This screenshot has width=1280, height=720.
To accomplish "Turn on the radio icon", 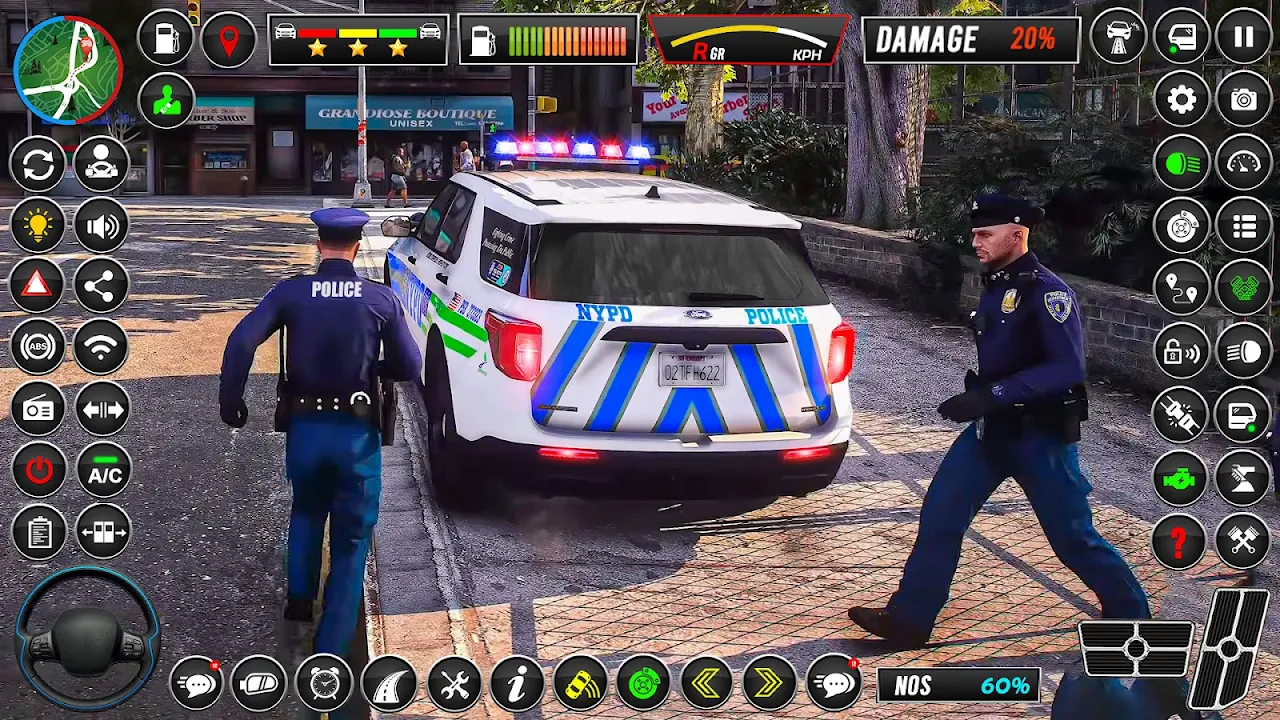I will (38, 409).
